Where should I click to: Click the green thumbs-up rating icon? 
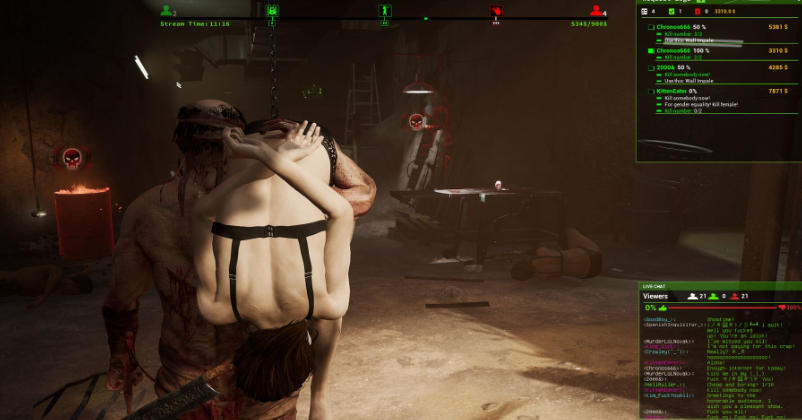[x=662, y=308]
